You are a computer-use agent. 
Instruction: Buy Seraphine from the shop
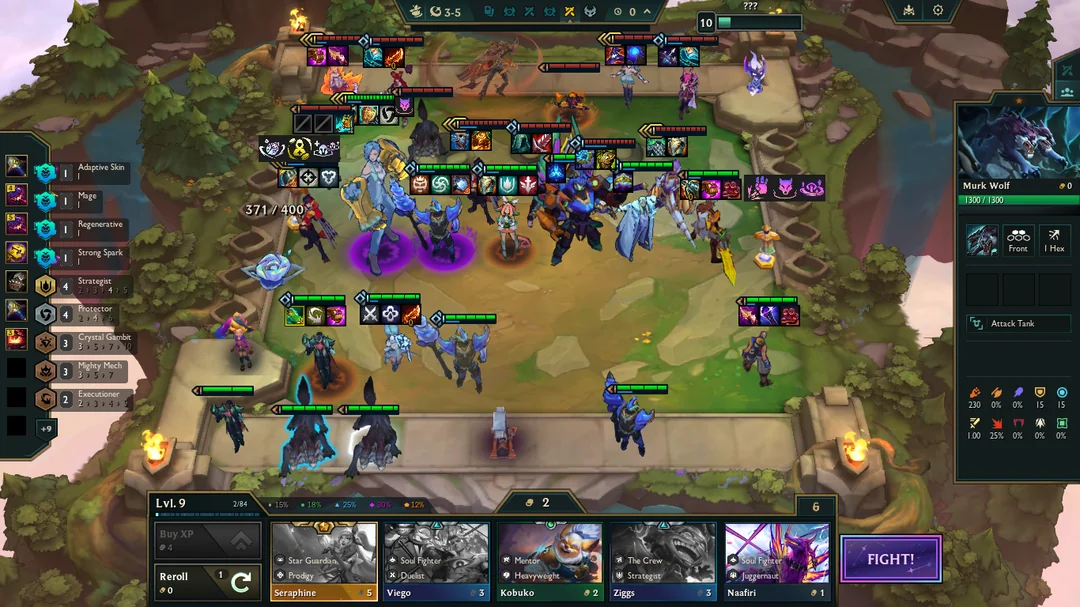(x=324, y=561)
